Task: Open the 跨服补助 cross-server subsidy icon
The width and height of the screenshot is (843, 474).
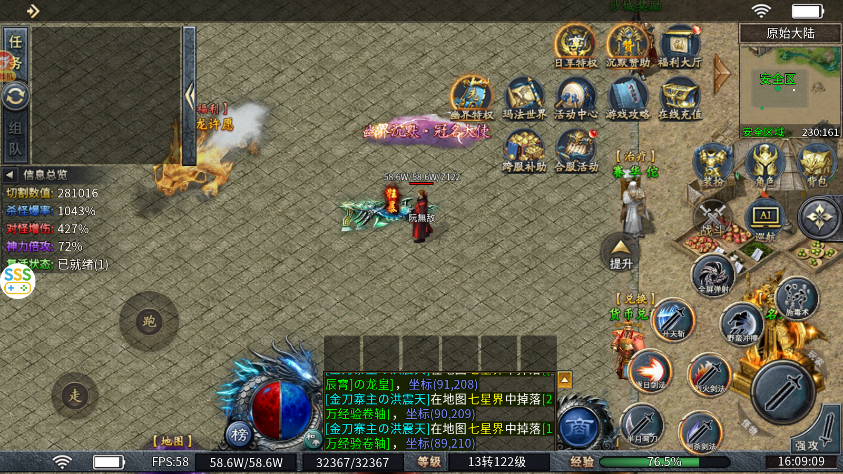Action: coord(523,148)
